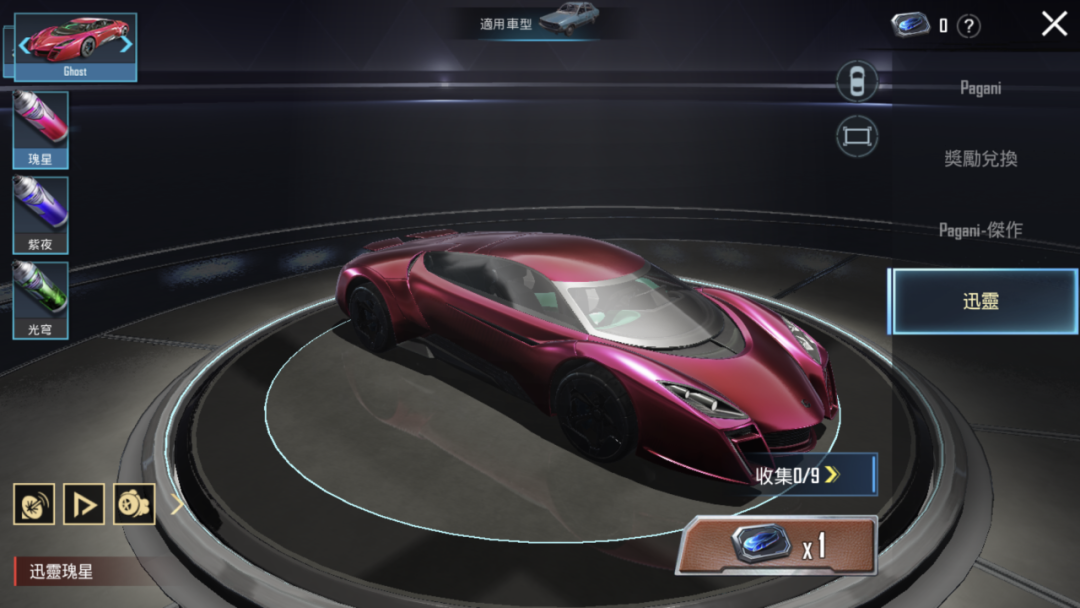Screen dimensions: 1080x608
Task: Redeem with the x1 voucher button
Action: (x=777, y=546)
